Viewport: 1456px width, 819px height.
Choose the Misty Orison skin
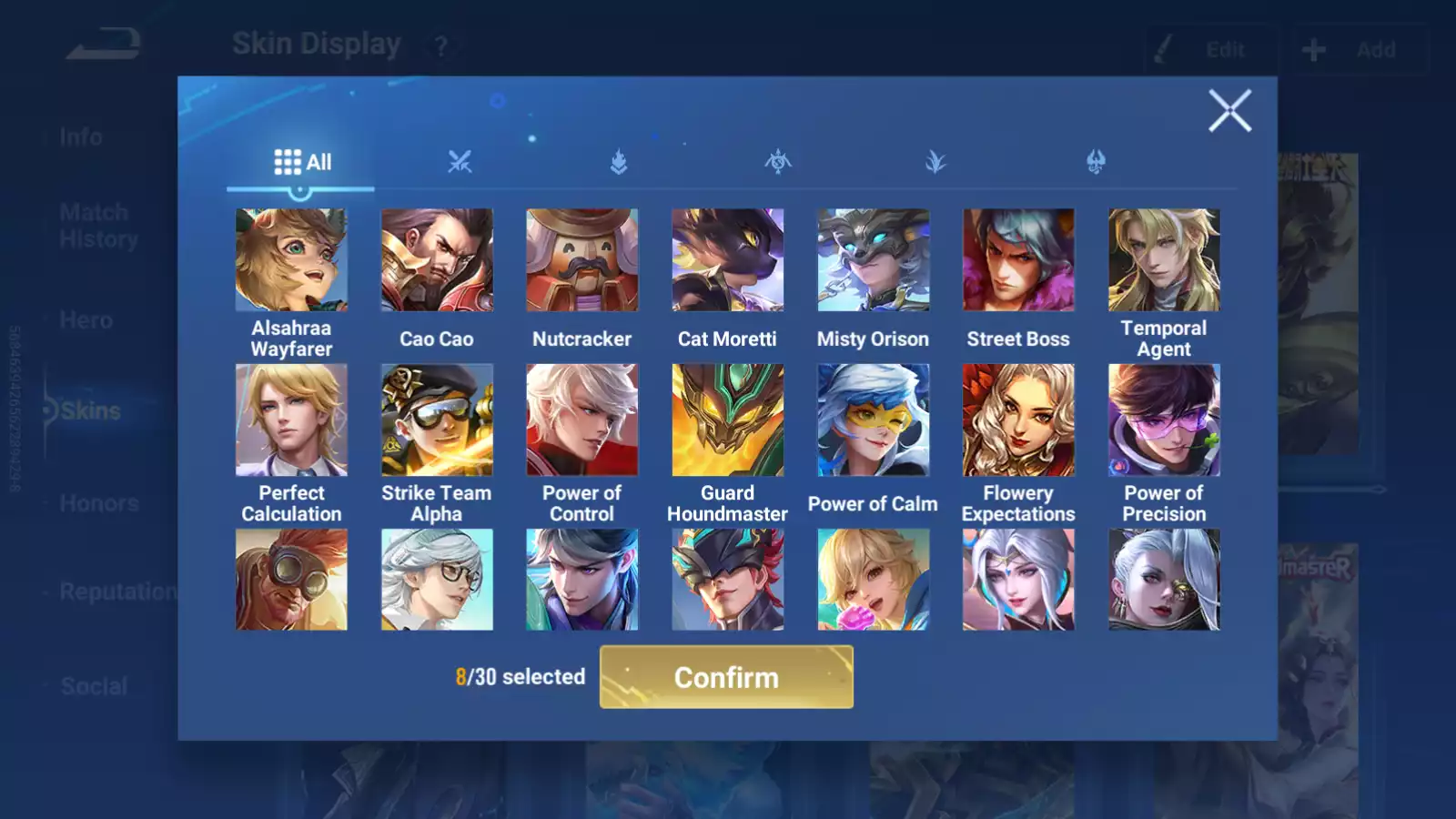coord(873,260)
